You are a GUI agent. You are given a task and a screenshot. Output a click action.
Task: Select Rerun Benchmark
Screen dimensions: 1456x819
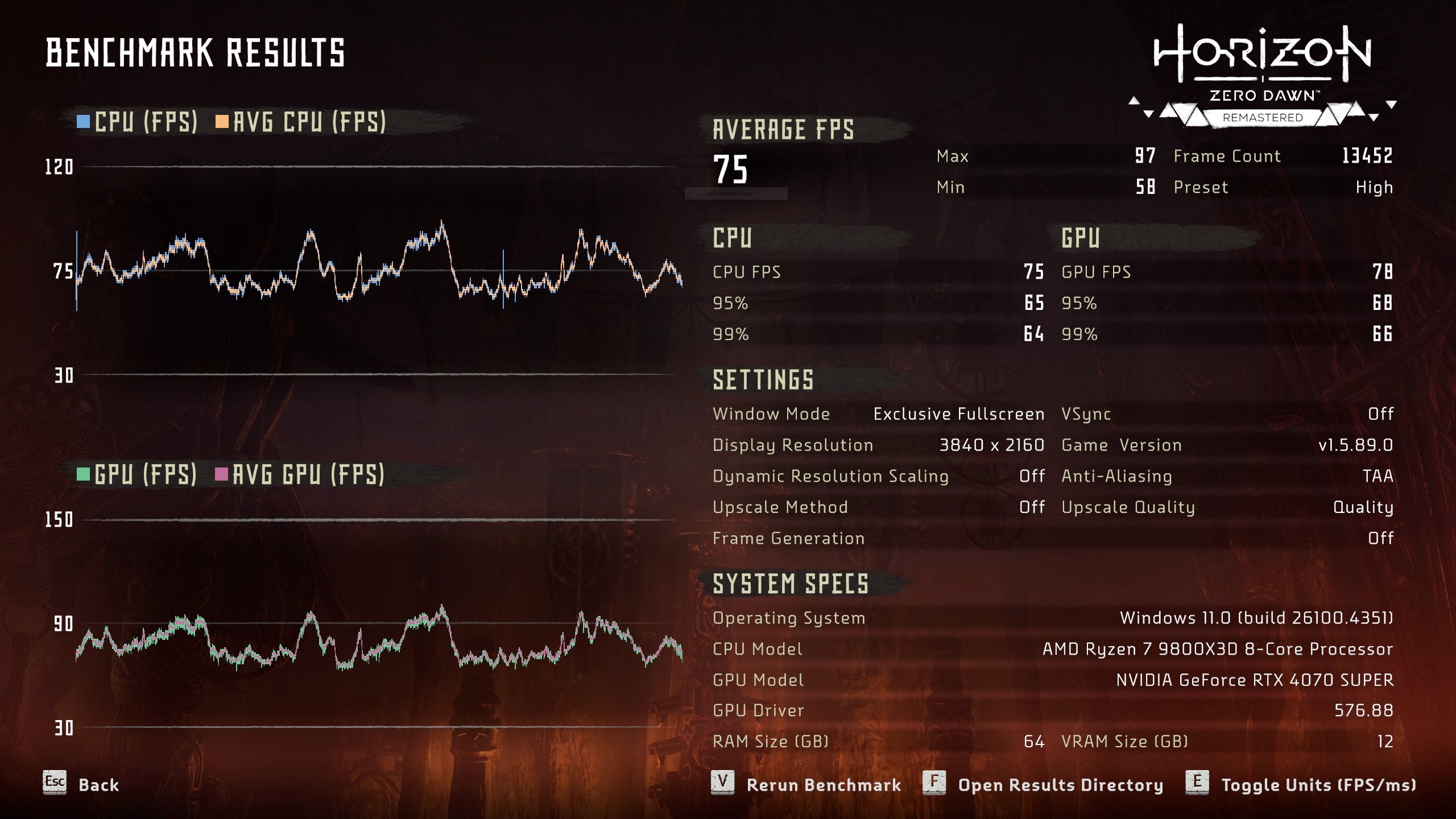coord(823,785)
